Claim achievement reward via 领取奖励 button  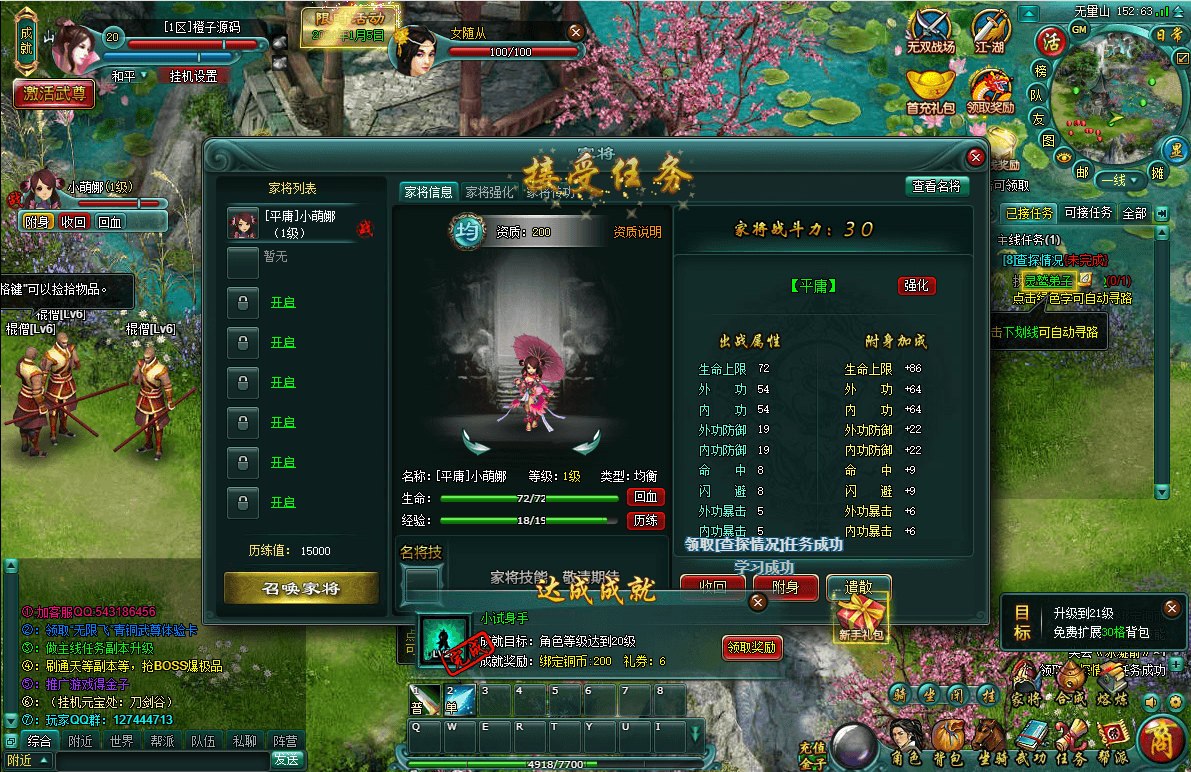752,647
